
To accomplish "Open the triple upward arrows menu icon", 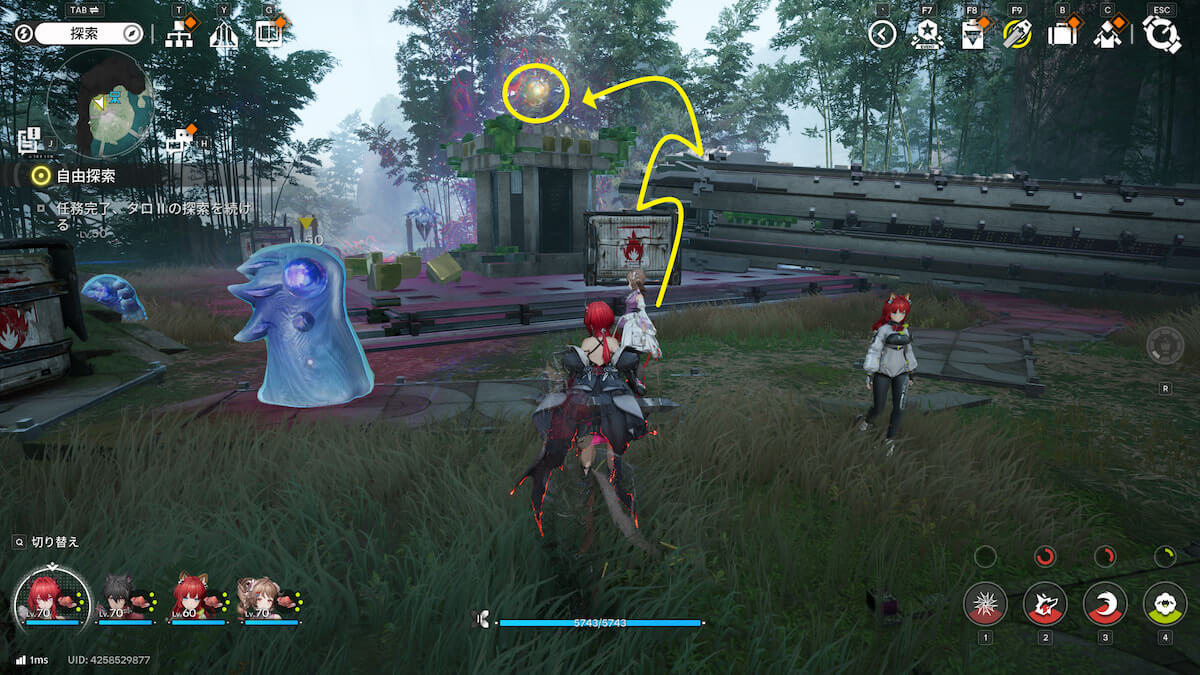I will (224, 35).
